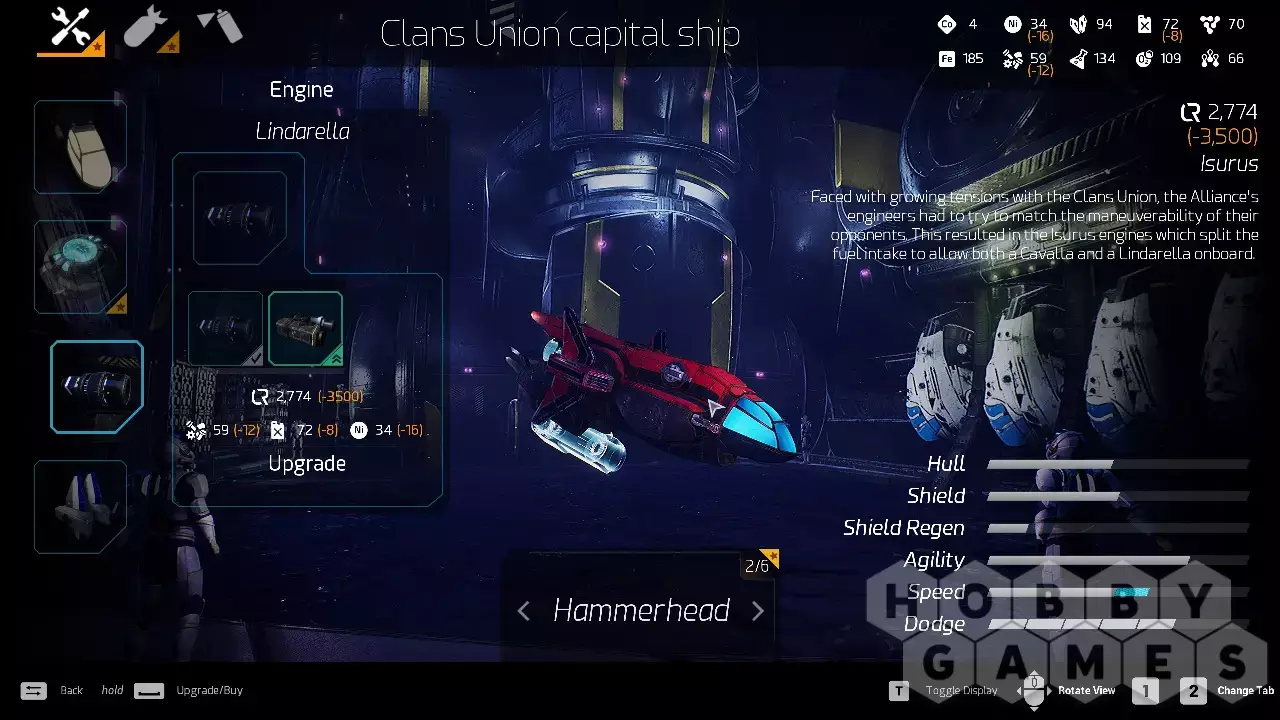Select the hull component slot
The width and height of the screenshot is (1280, 720).
[80, 147]
